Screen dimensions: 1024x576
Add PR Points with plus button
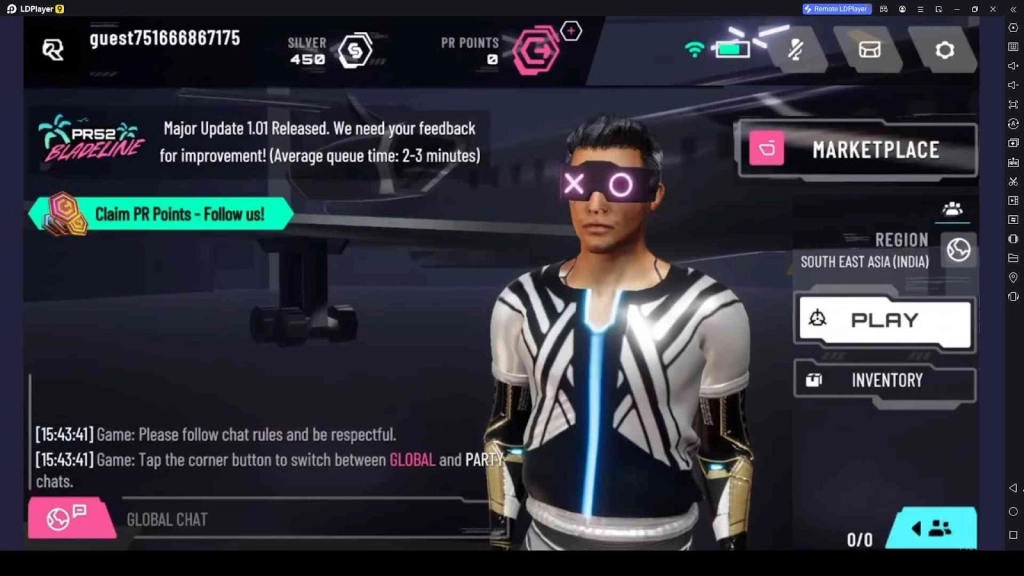coord(571,31)
